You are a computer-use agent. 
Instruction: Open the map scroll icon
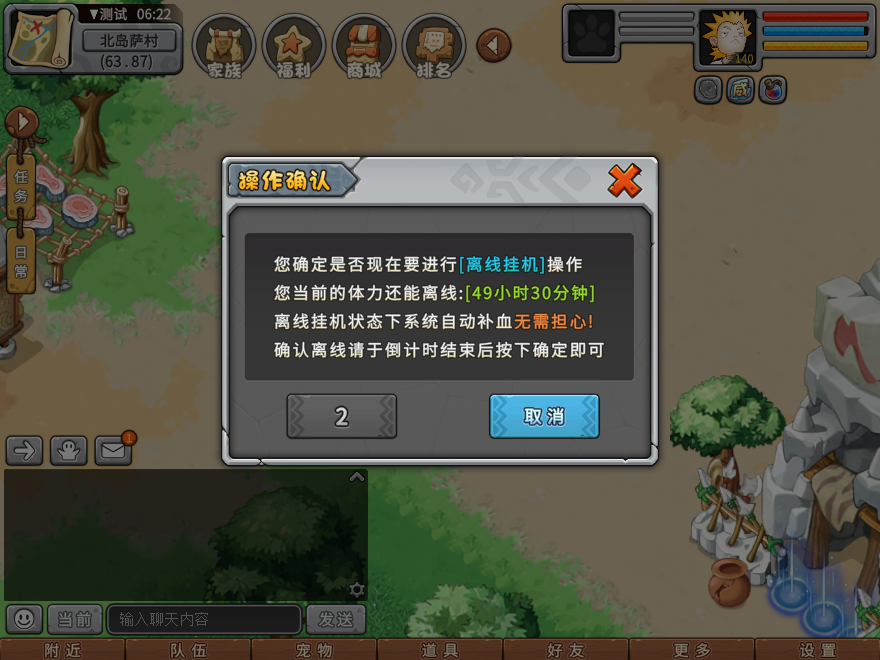click(41, 36)
